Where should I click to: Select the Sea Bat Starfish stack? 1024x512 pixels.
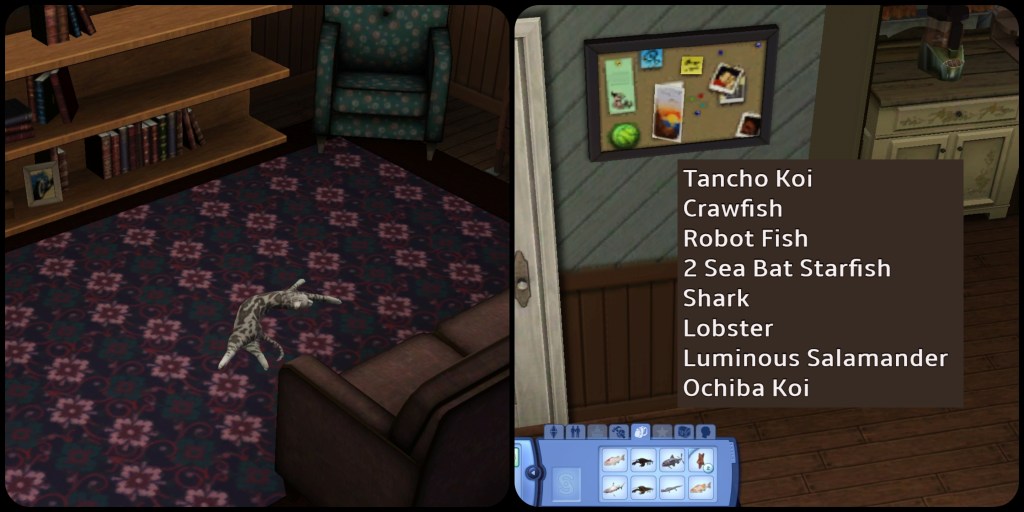click(702, 461)
